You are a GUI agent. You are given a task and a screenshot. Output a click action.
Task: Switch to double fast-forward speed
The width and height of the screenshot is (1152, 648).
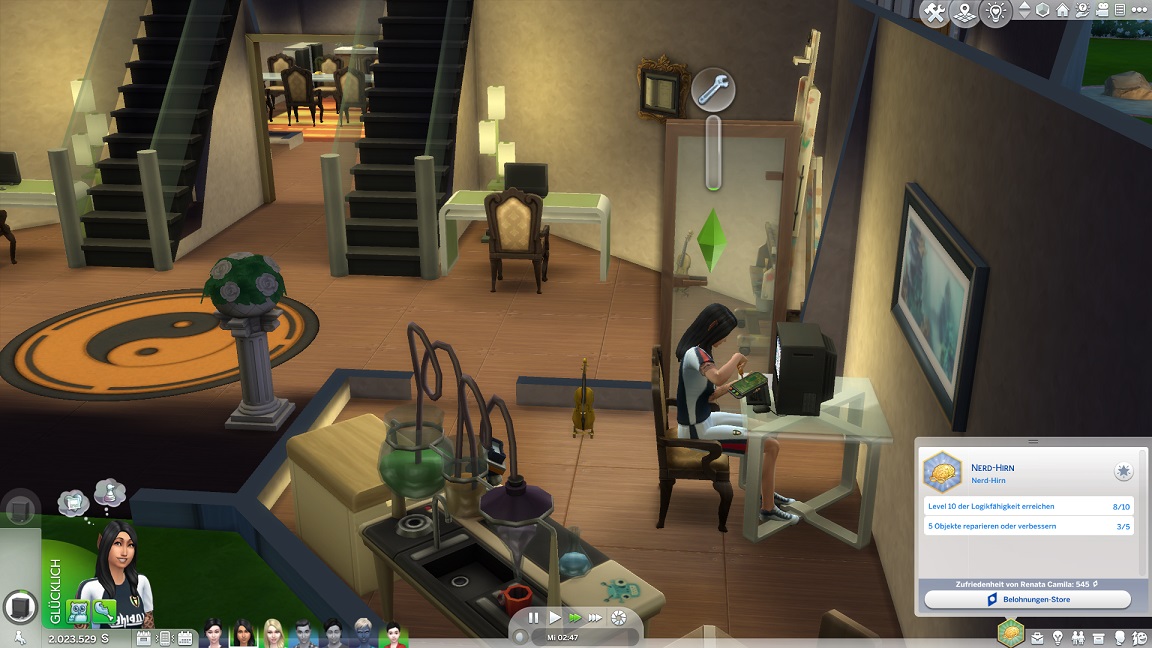[x=575, y=618]
